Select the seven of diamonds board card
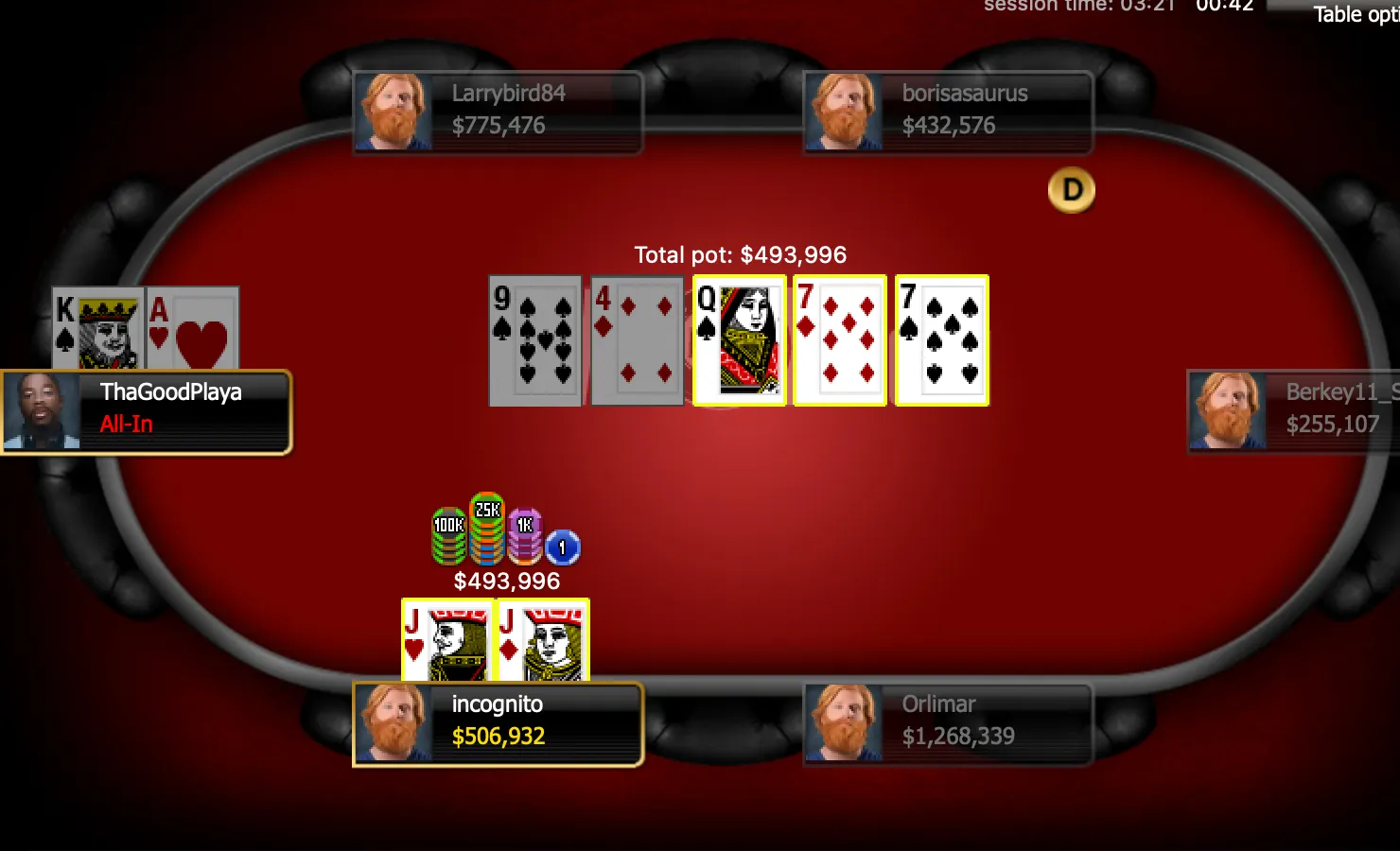The width and height of the screenshot is (1400, 851). (x=840, y=340)
